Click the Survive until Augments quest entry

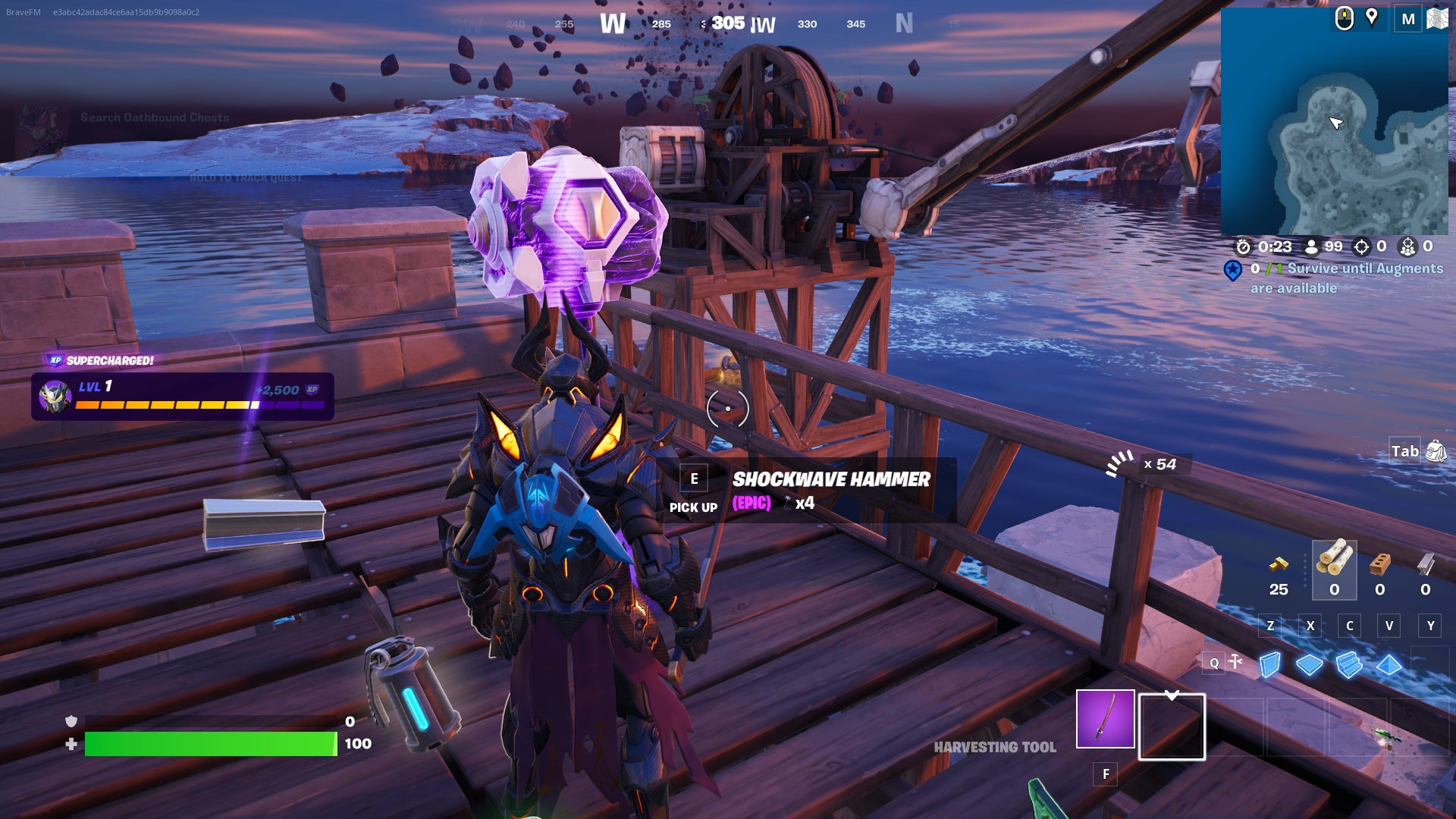click(x=1335, y=277)
